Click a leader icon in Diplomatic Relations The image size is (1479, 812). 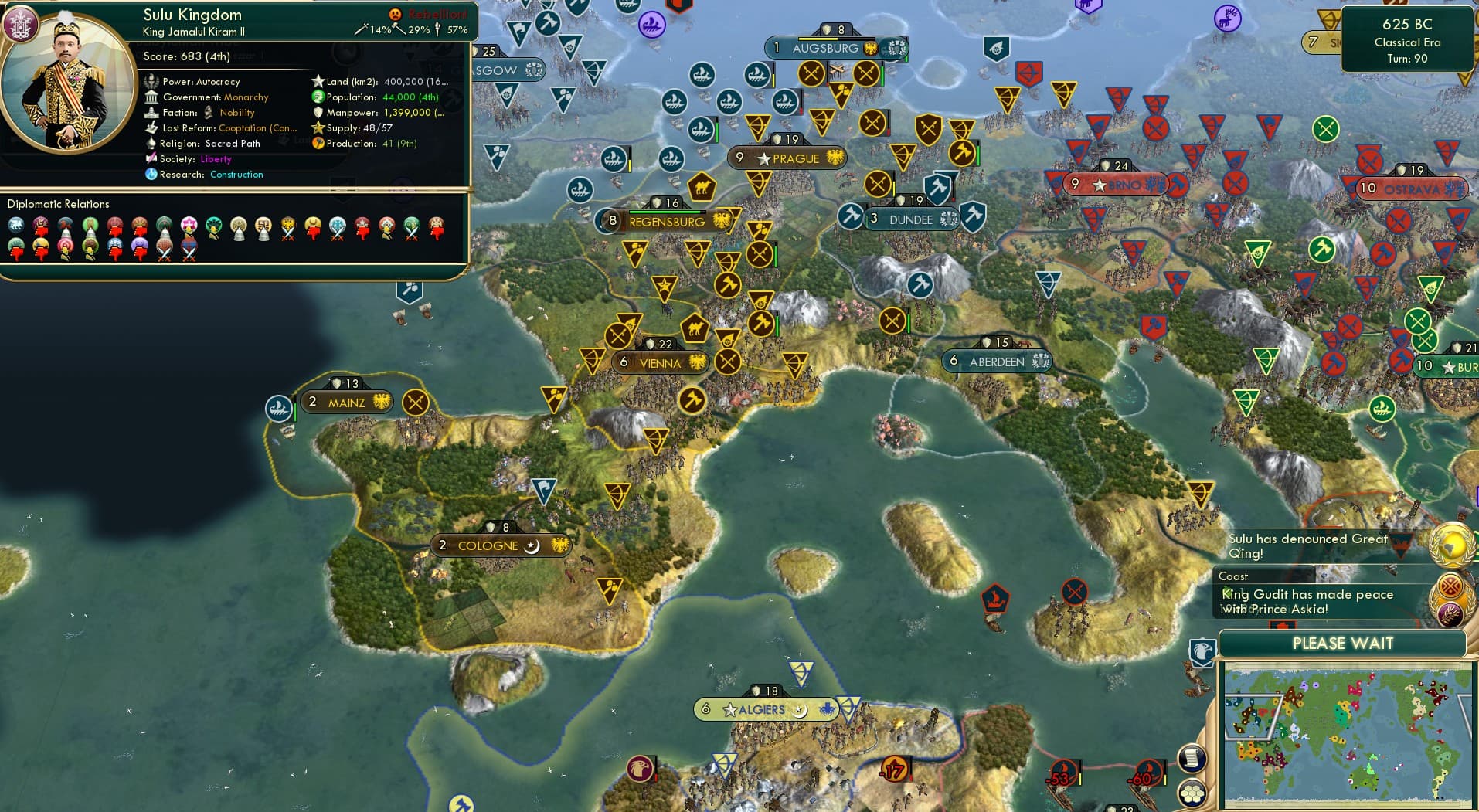pyautogui.click(x=17, y=226)
